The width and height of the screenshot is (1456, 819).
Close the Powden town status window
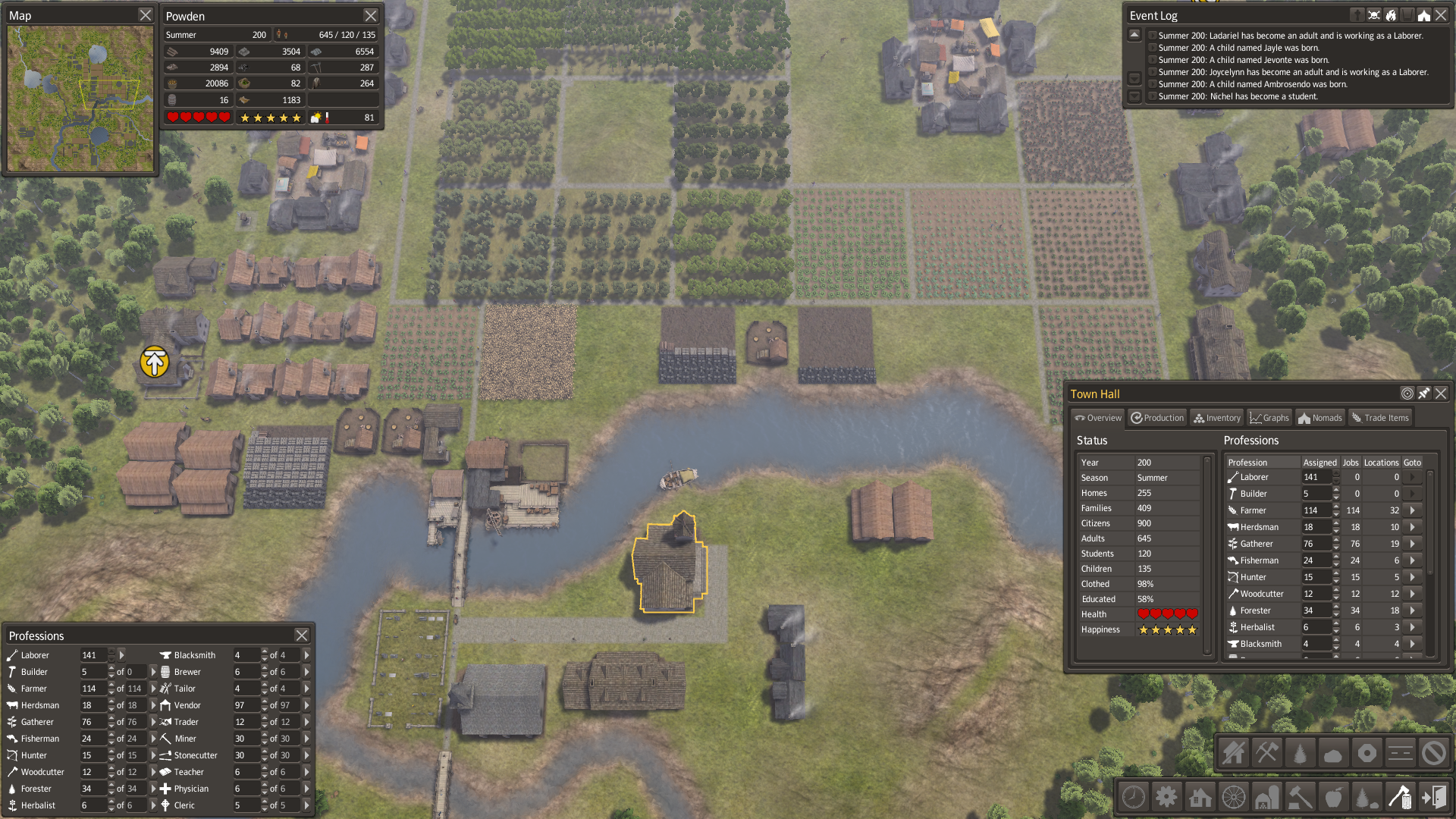(370, 15)
